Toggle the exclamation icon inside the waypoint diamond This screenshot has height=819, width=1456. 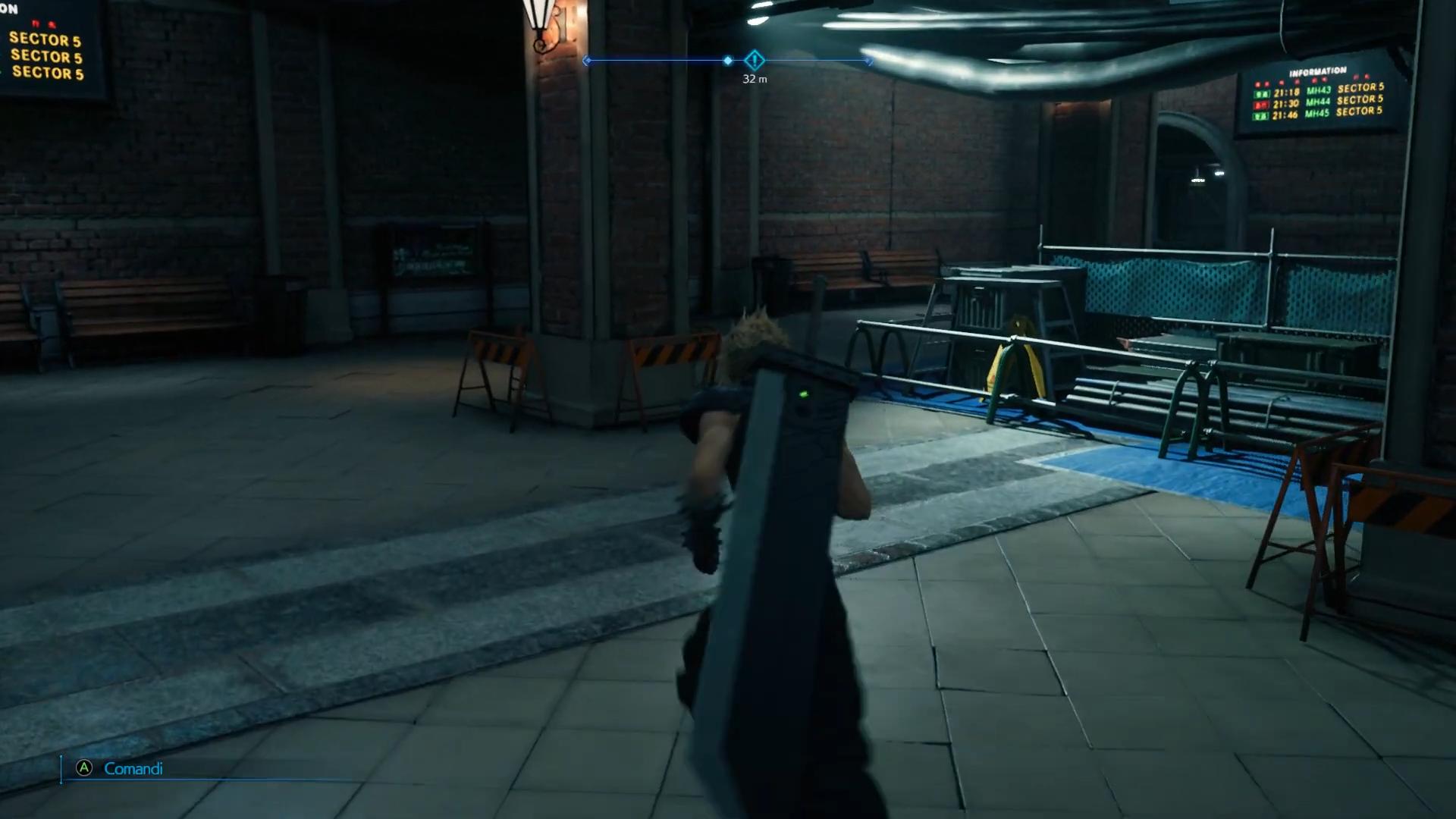(754, 61)
